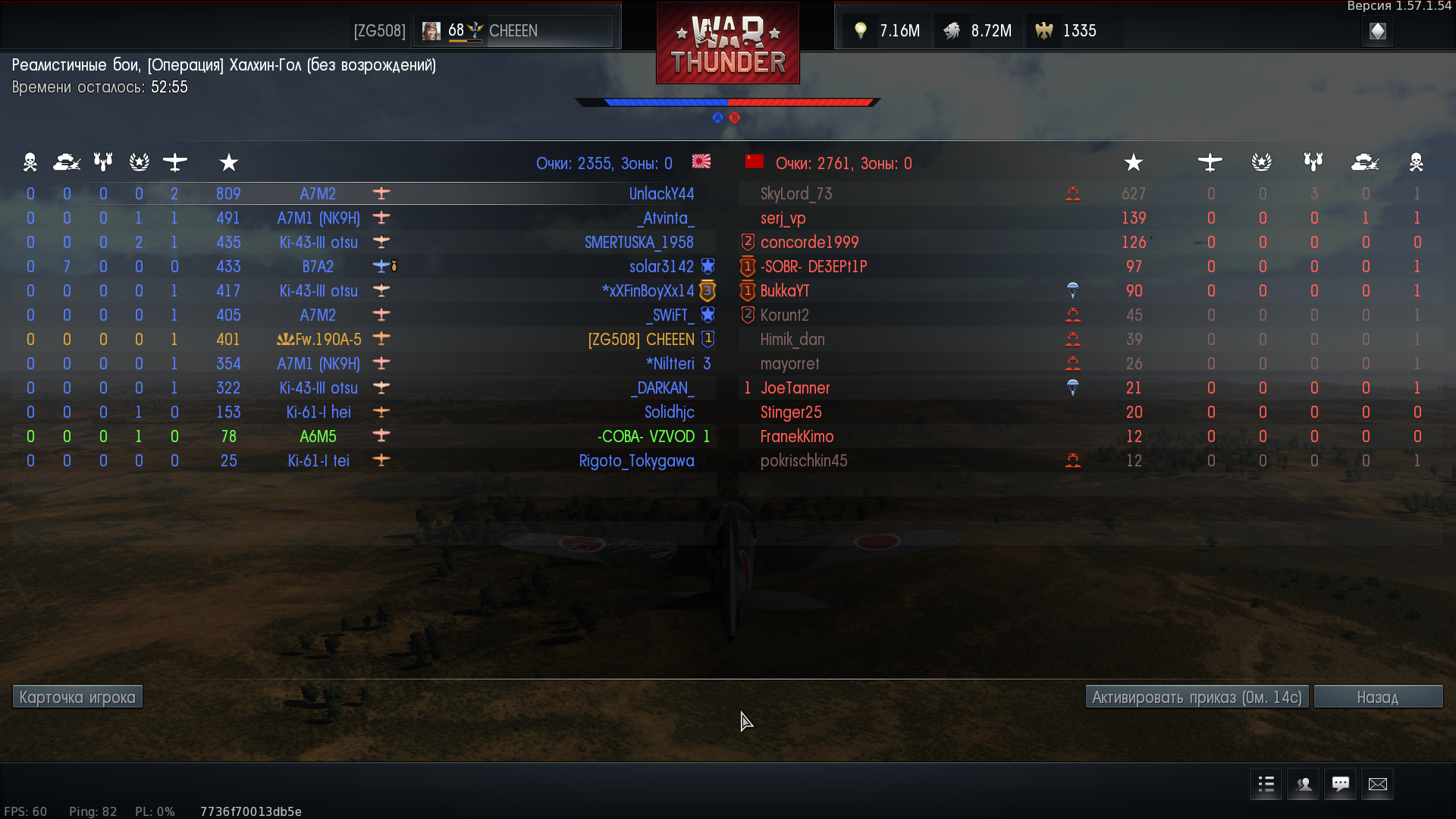Click the Назад back button
1456x819 pixels.
click(x=1377, y=697)
